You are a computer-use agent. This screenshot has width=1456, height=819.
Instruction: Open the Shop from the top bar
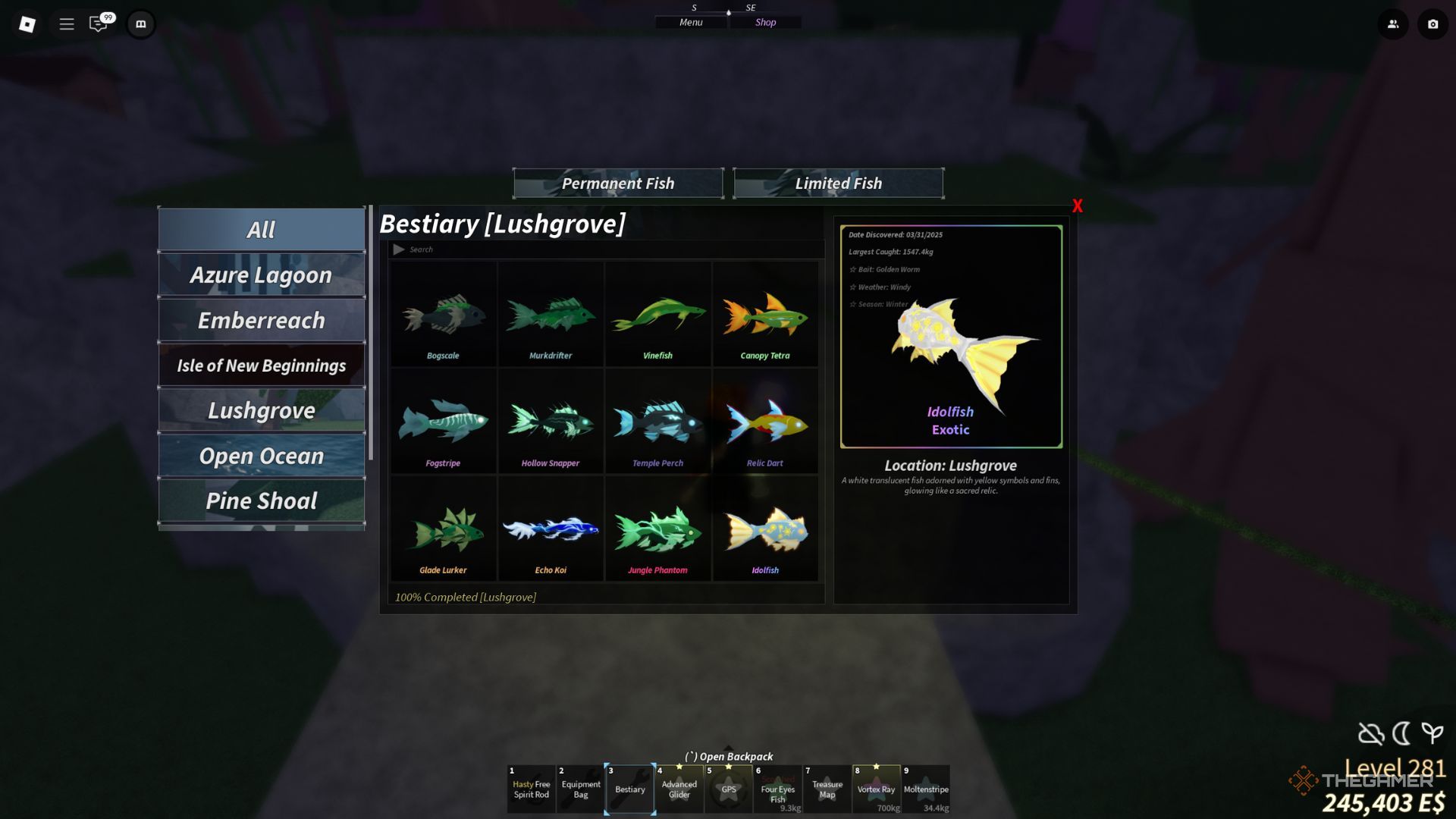click(x=765, y=22)
